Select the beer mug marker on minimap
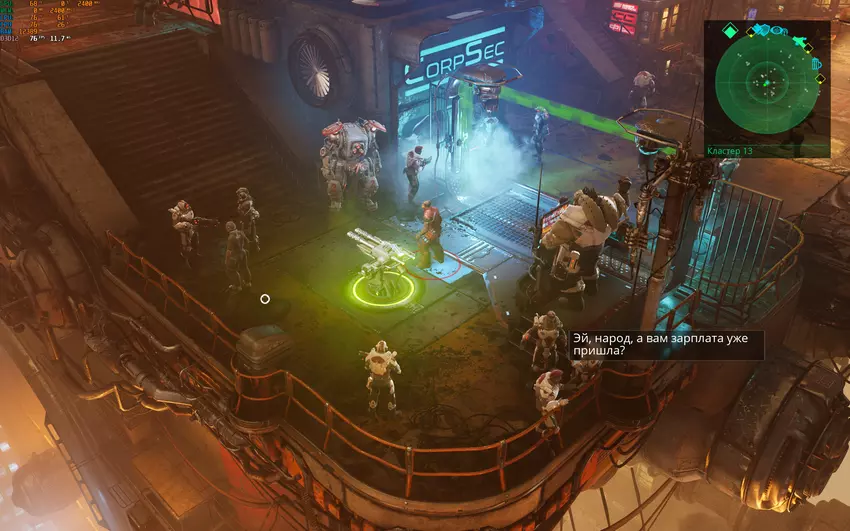 click(817, 64)
